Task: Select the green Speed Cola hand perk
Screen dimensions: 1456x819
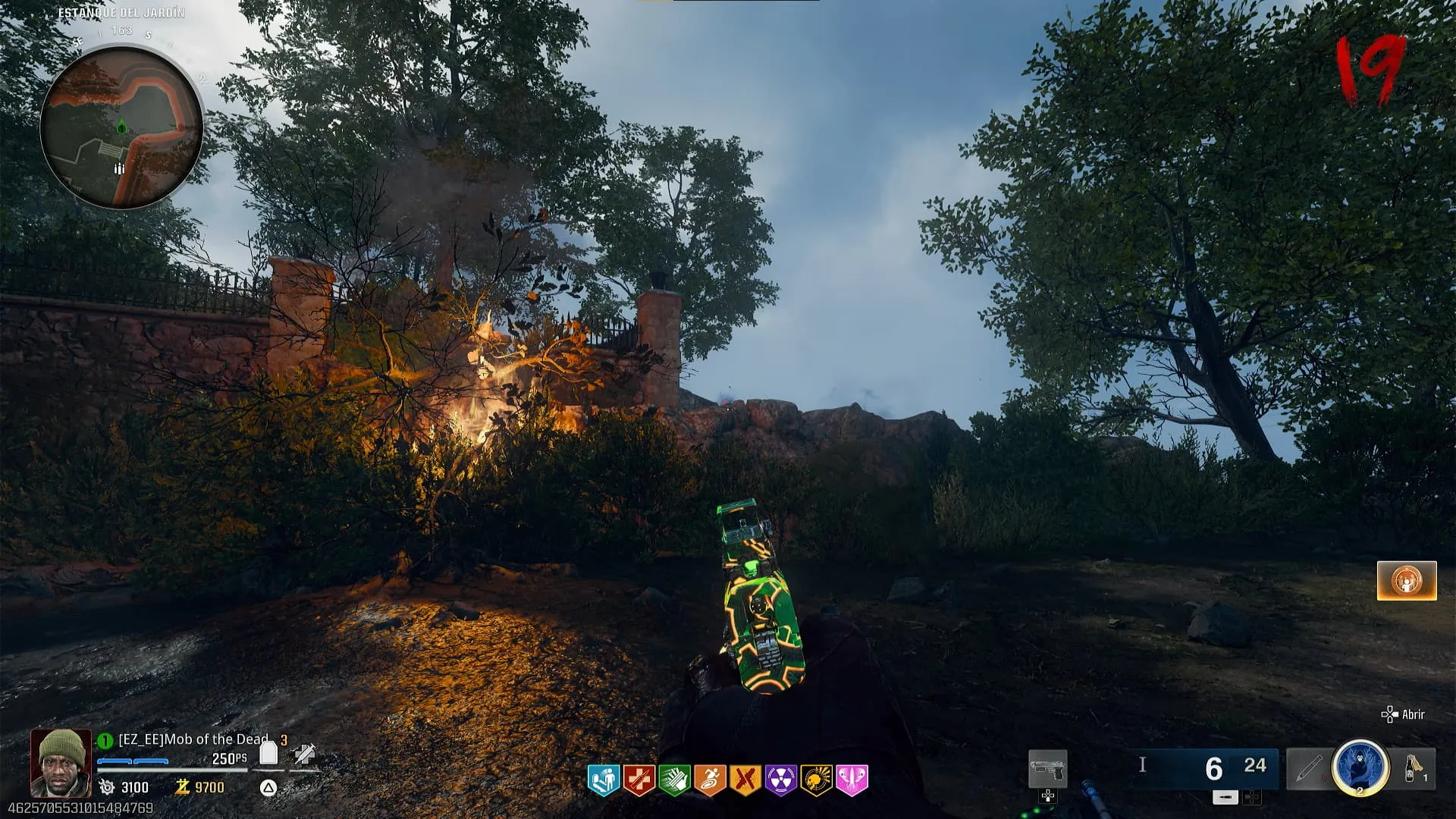Action: pos(674,780)
